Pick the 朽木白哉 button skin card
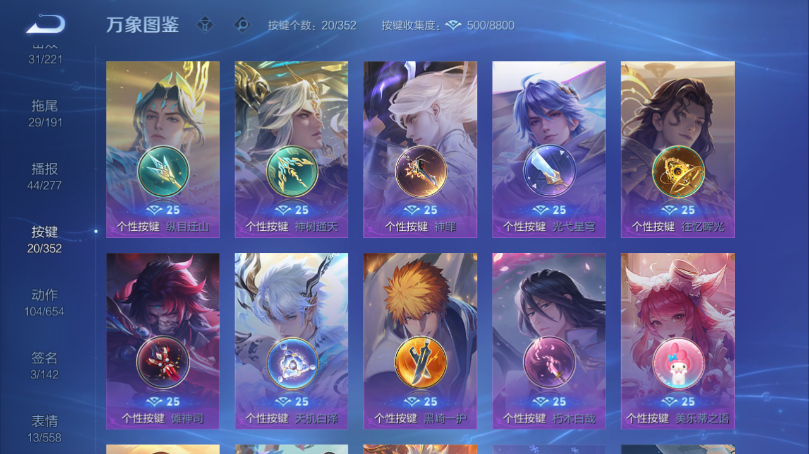Screen dimensions: 809x454 (549, 340)
